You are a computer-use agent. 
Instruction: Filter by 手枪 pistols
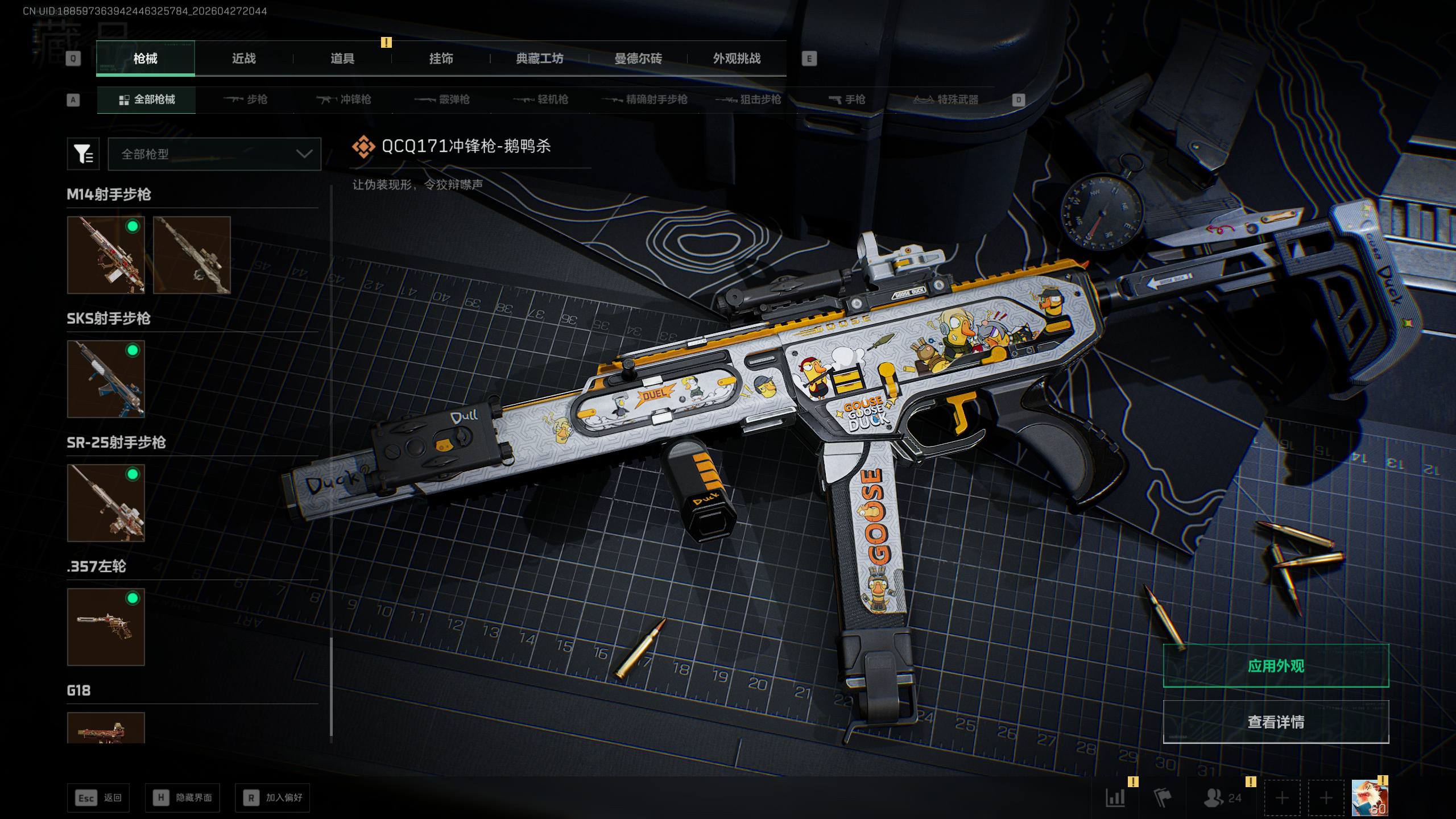click(847, 100)
